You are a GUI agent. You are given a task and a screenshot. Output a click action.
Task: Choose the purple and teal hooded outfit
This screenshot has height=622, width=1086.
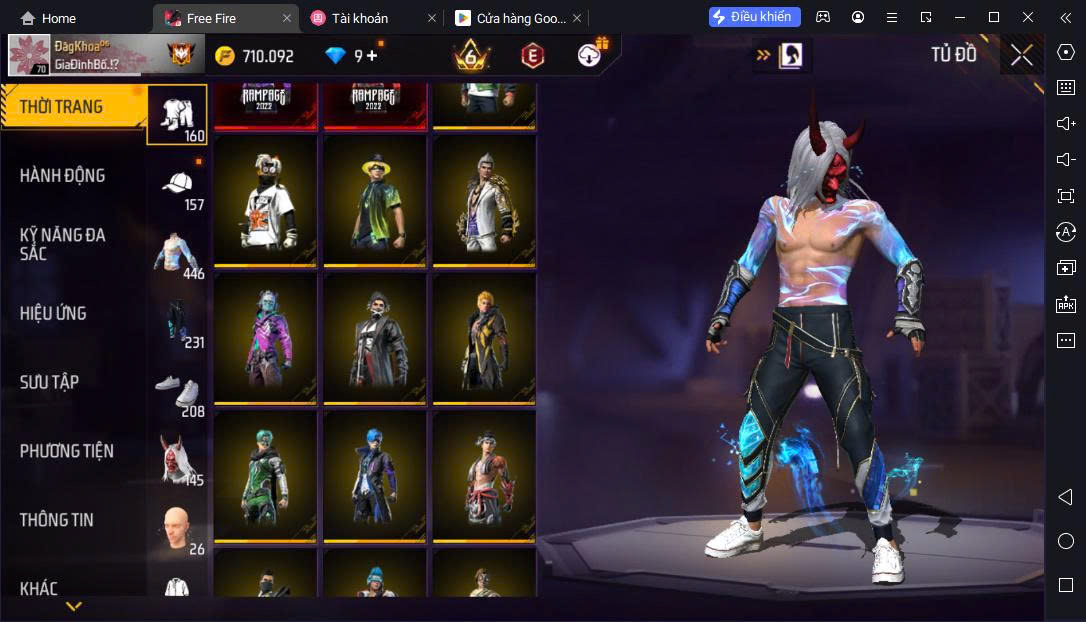[x=265, y=339]
